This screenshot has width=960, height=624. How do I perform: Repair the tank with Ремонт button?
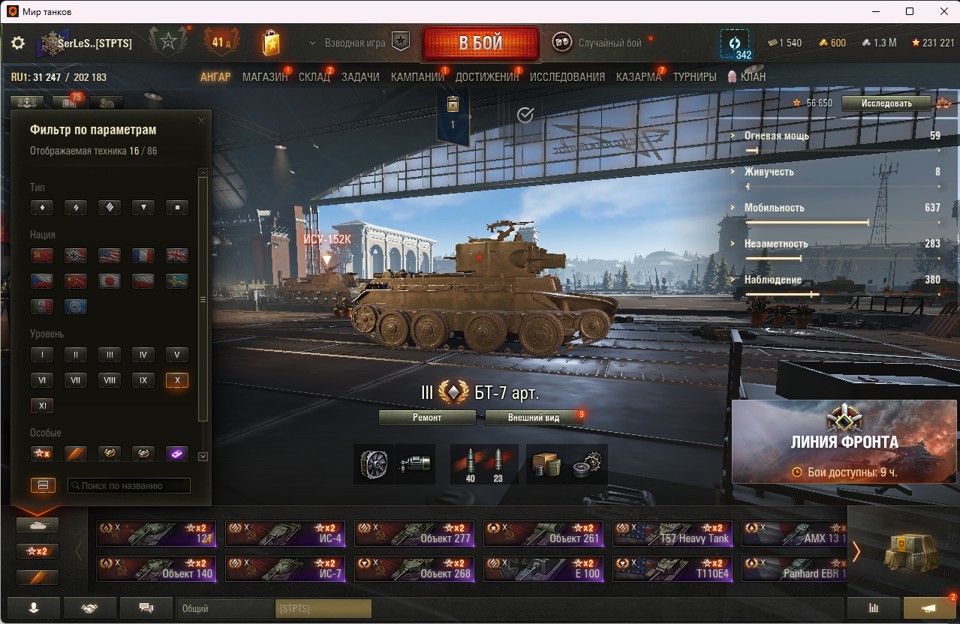tap(427, 417)
